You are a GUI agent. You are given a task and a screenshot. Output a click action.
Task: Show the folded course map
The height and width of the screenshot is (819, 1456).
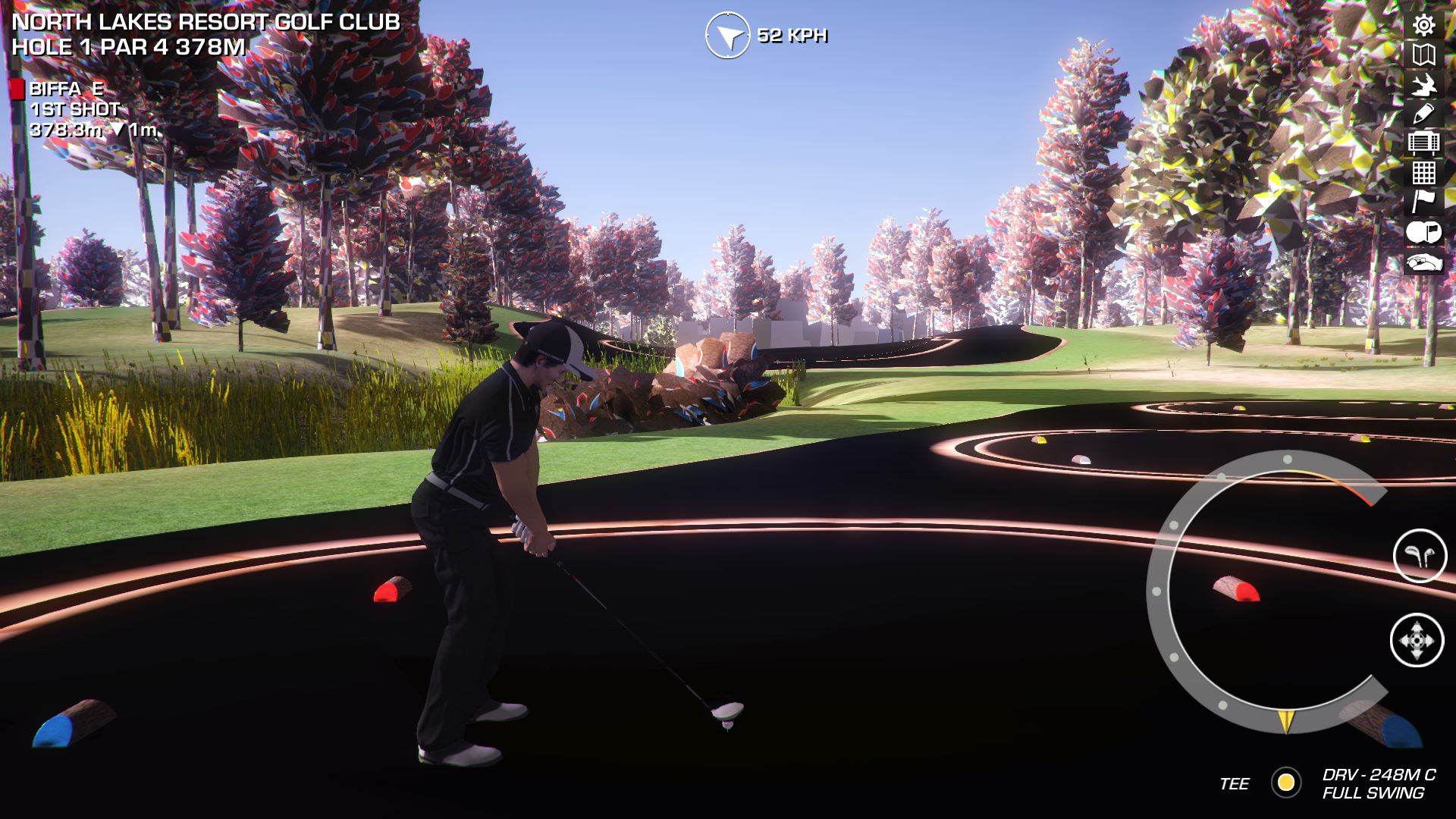coord(1423,55)
